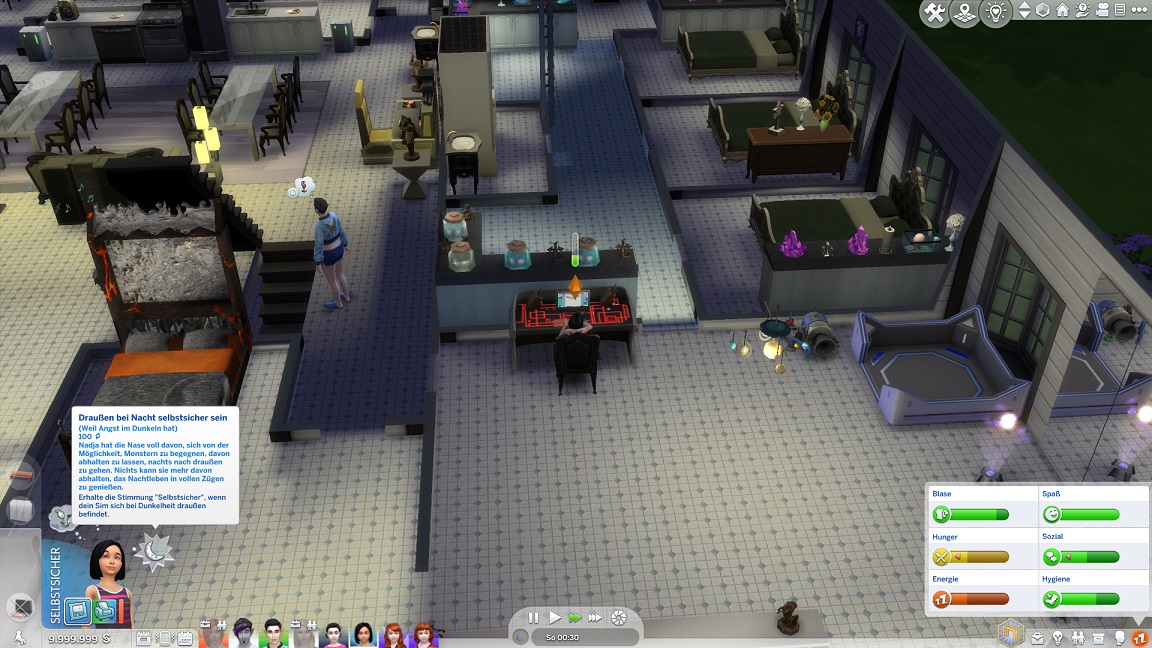Open the heart lightbulb Live Mode button

(x=995, y=13)
